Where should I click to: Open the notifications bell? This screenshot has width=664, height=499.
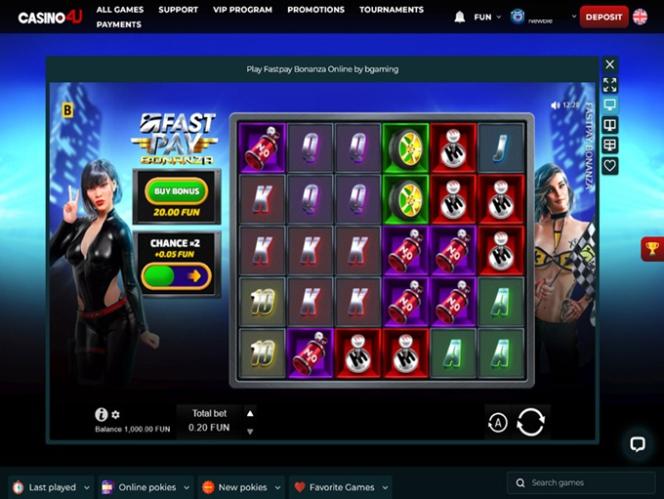(x=460, y=17)
